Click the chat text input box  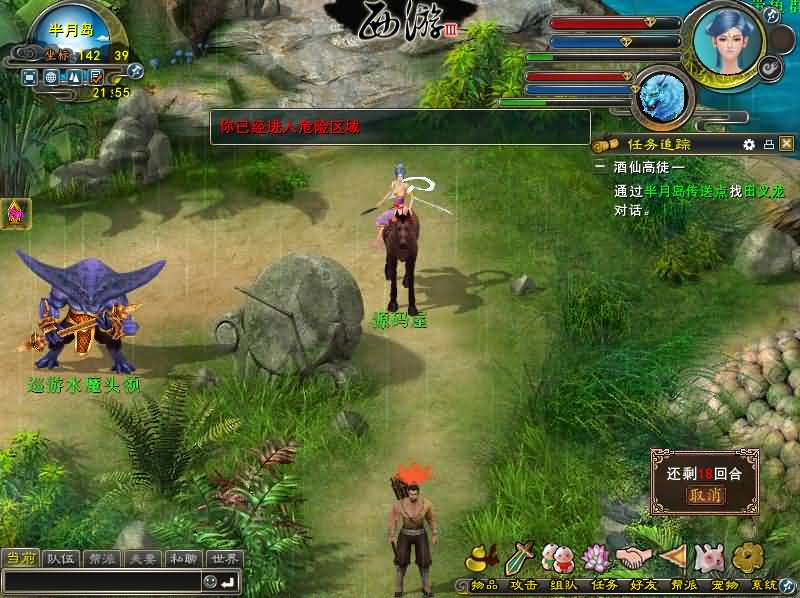[100, 581]
